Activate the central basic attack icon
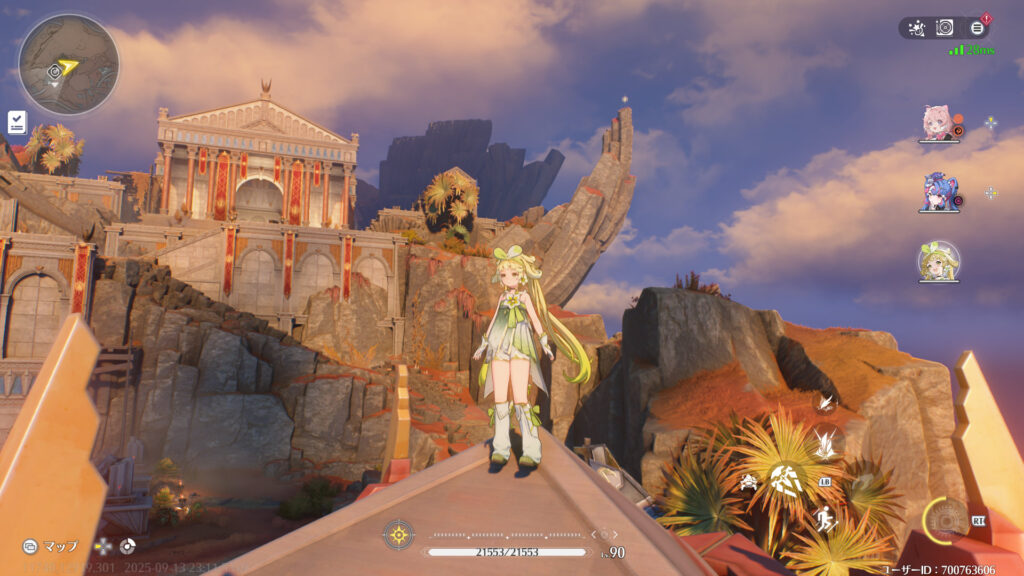Image resolution: width=1024 pixels, height=576 pixels. (786, 482)
